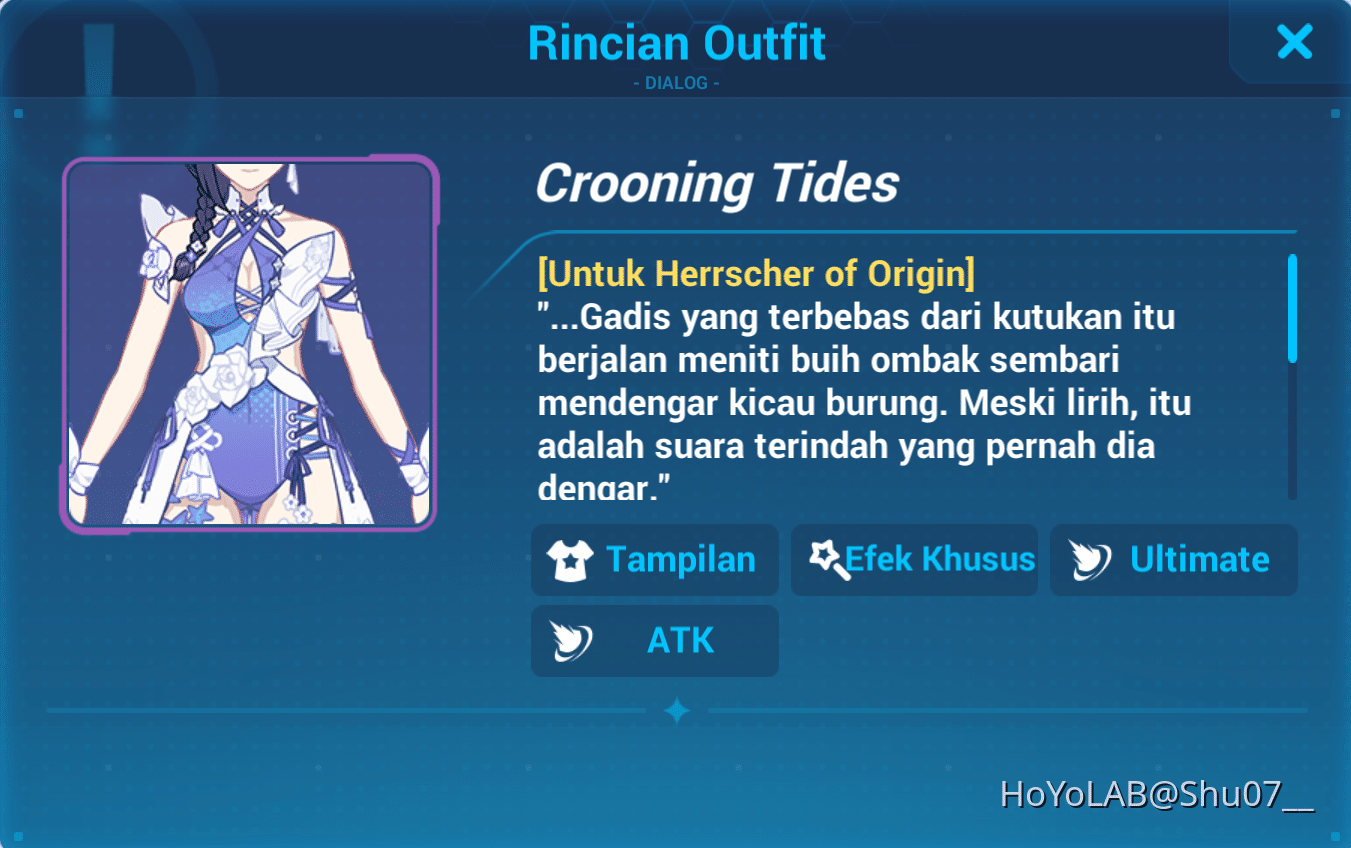This screenshot has width=1351, height=848.
Task: View the Efek Khusus special effects
Action: 914,559
